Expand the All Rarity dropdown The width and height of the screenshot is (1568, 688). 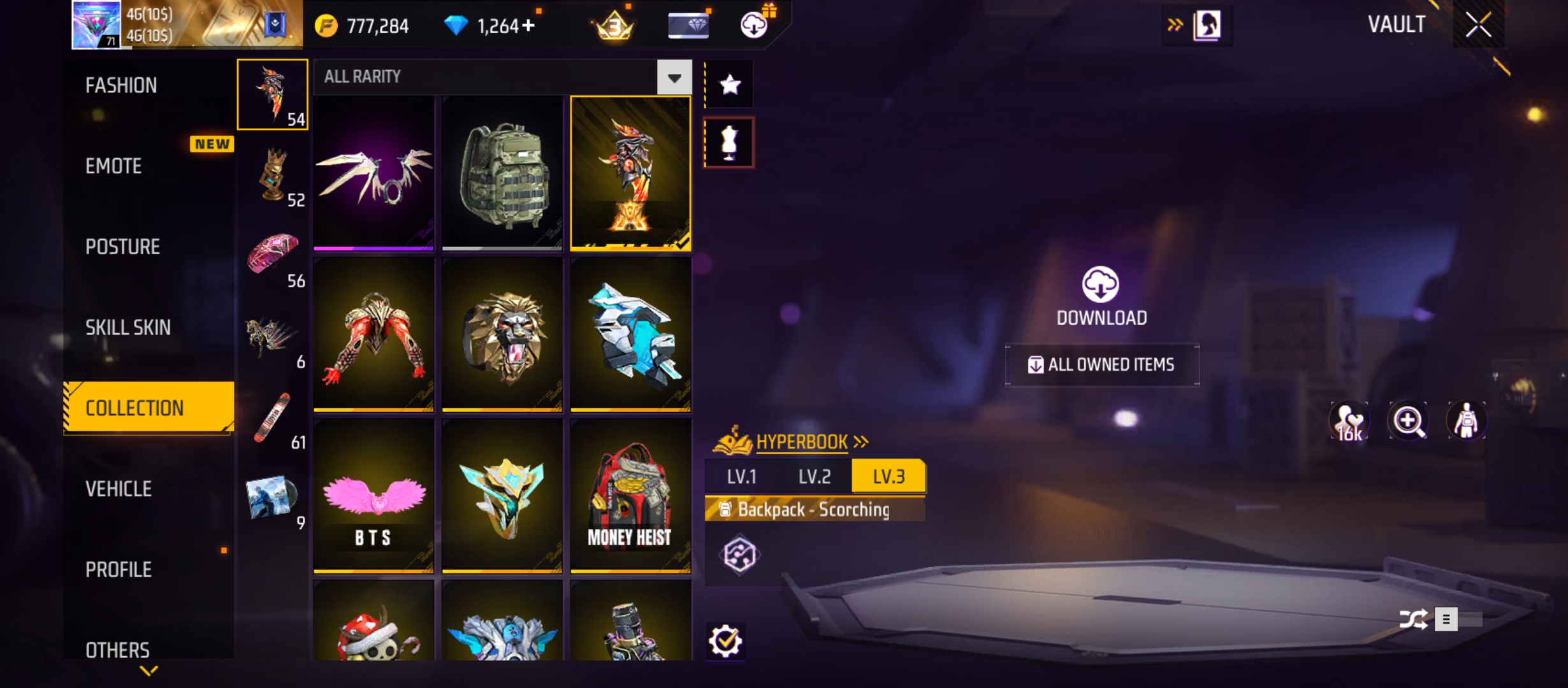coord(674,78)
